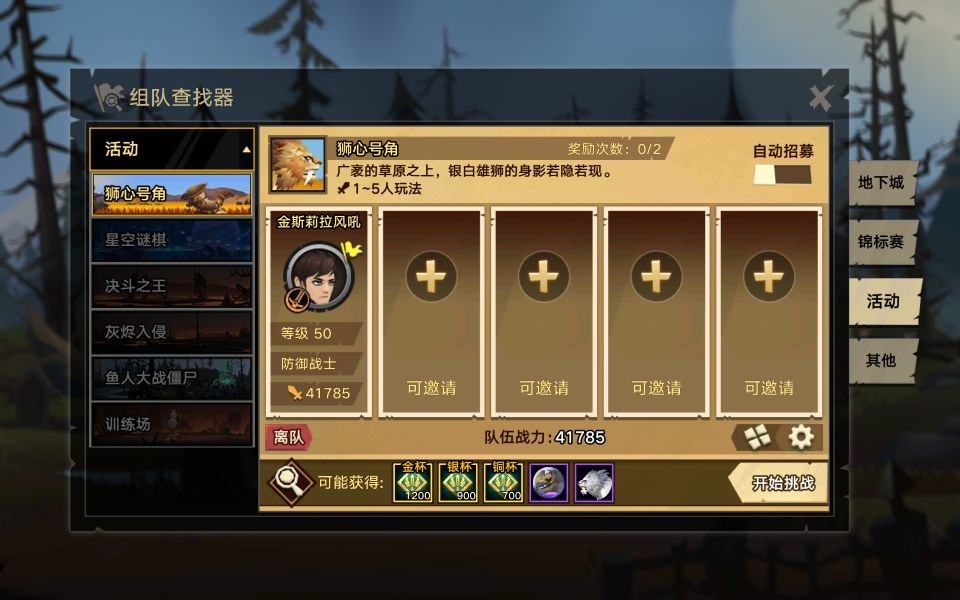
Task: Select the 狮心号角 activity entry
Action: click(x=171, y=194)
